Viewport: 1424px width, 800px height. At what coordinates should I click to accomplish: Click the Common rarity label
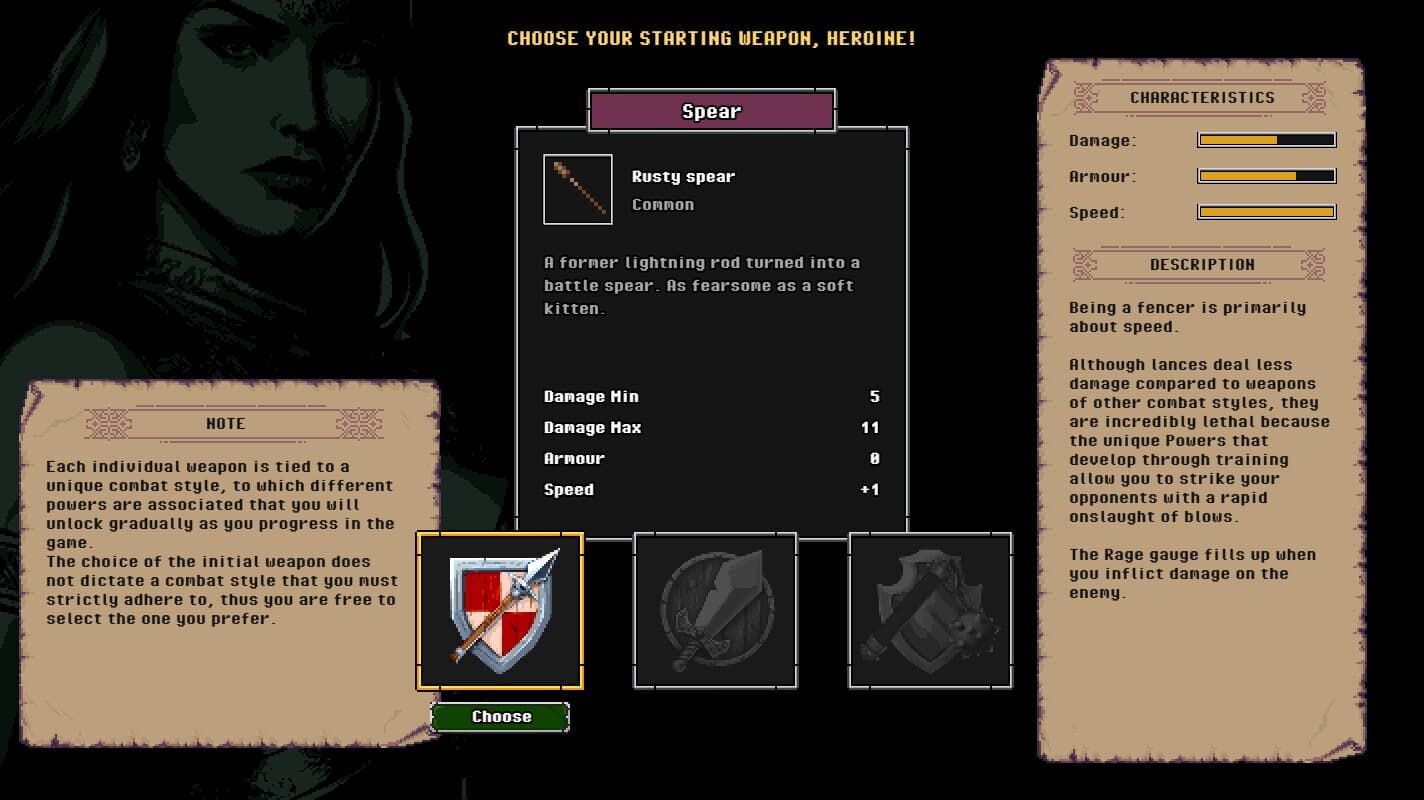[663, 204]
